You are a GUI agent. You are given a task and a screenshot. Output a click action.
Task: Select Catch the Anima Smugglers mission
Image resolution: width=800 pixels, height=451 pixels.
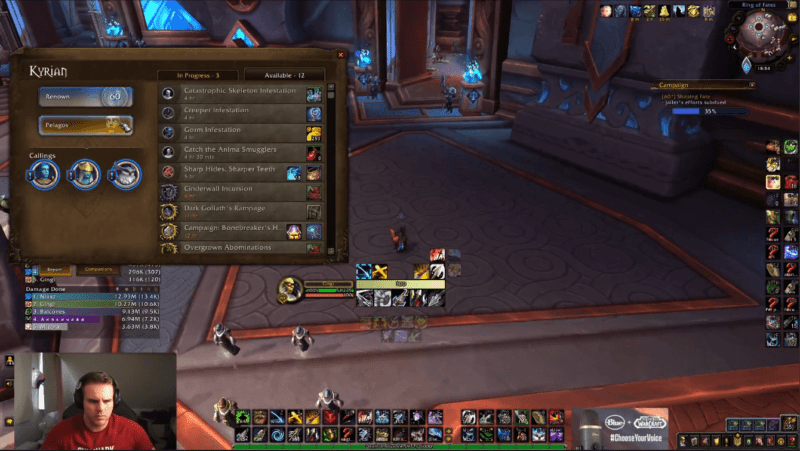pos(240,152)
